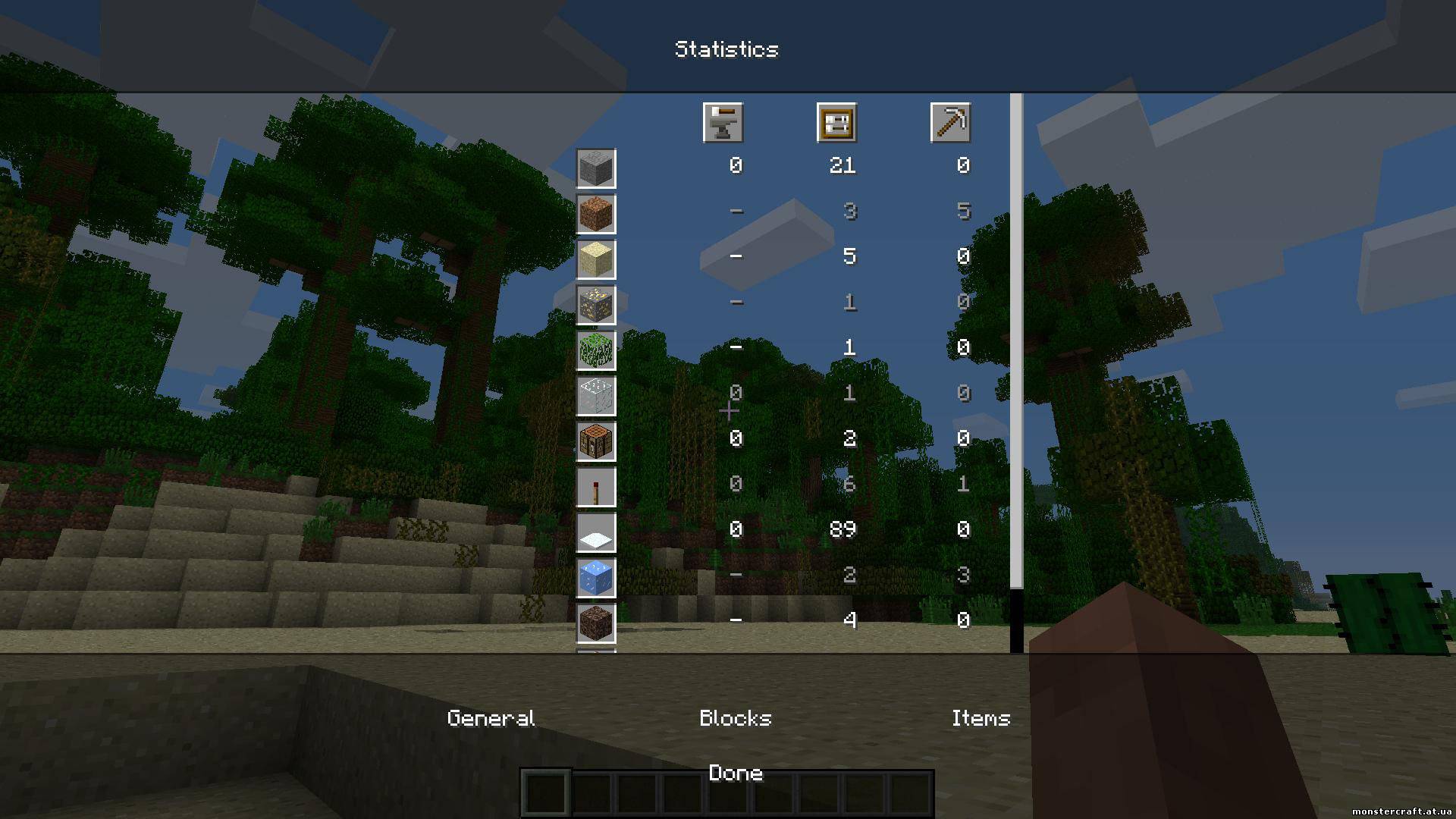Choose the light blue block icon

click(596, 578)
